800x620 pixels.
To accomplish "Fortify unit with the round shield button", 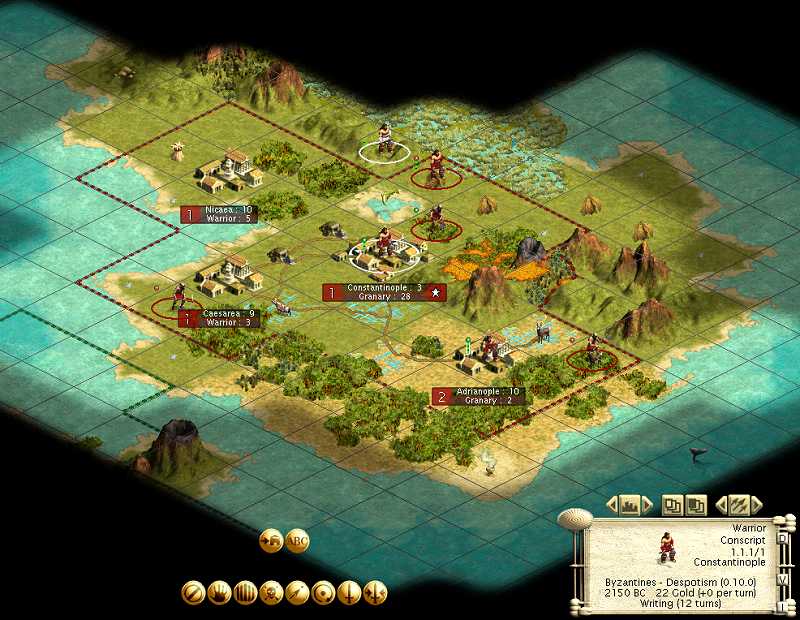I will (x=323, y=593).
